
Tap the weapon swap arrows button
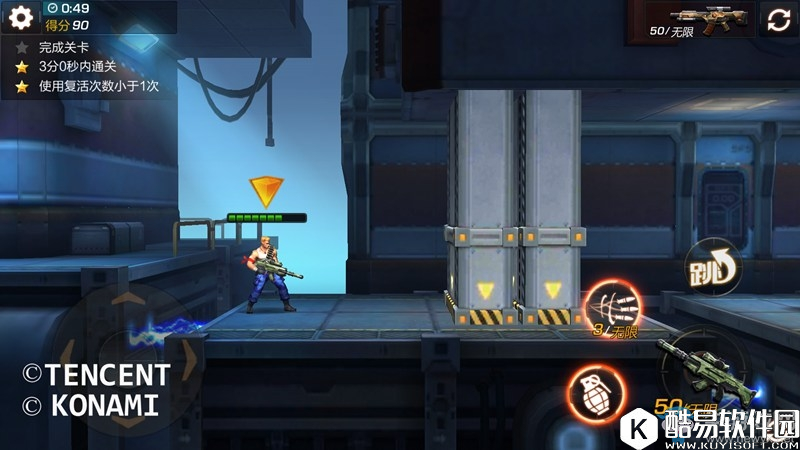[x=779, y=20]
